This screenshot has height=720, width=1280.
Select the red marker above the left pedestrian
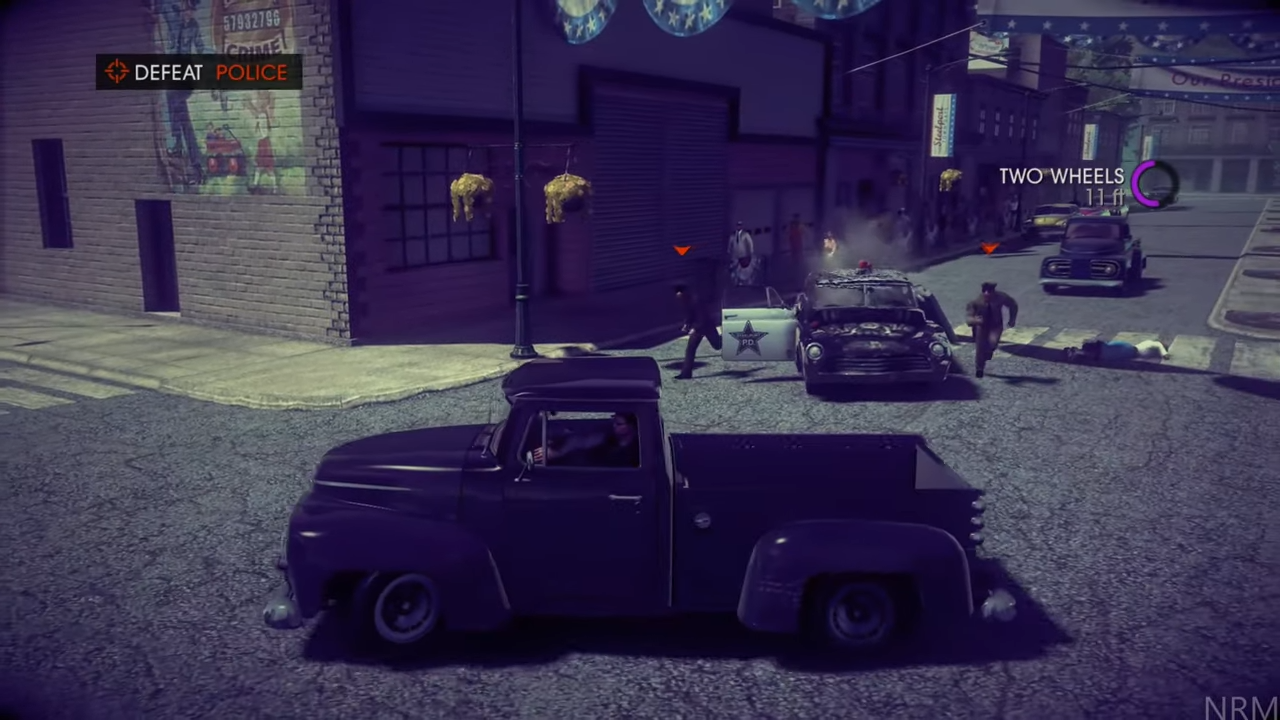(x=681, y=251)
